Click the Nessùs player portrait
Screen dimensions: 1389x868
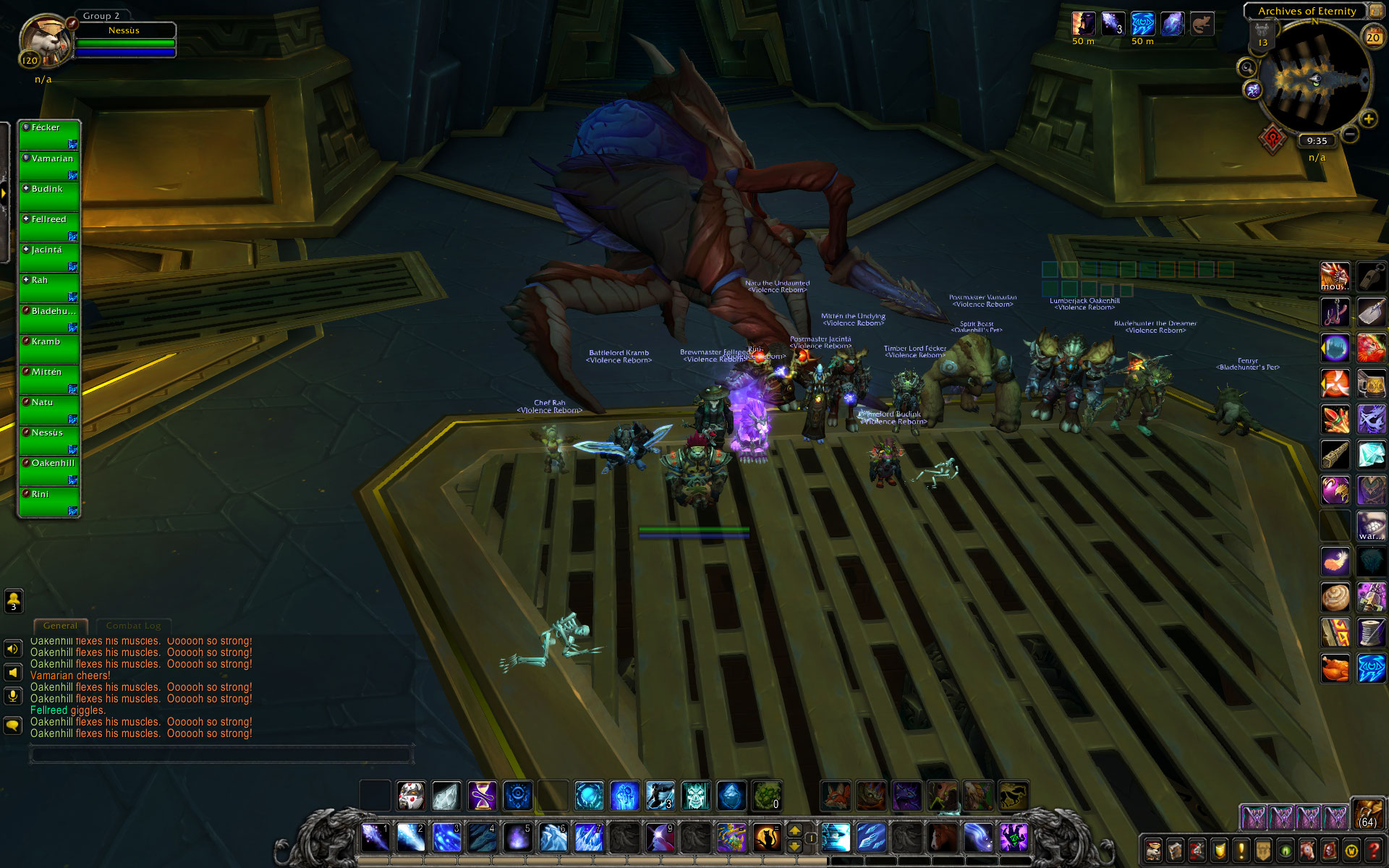[45, 40]
